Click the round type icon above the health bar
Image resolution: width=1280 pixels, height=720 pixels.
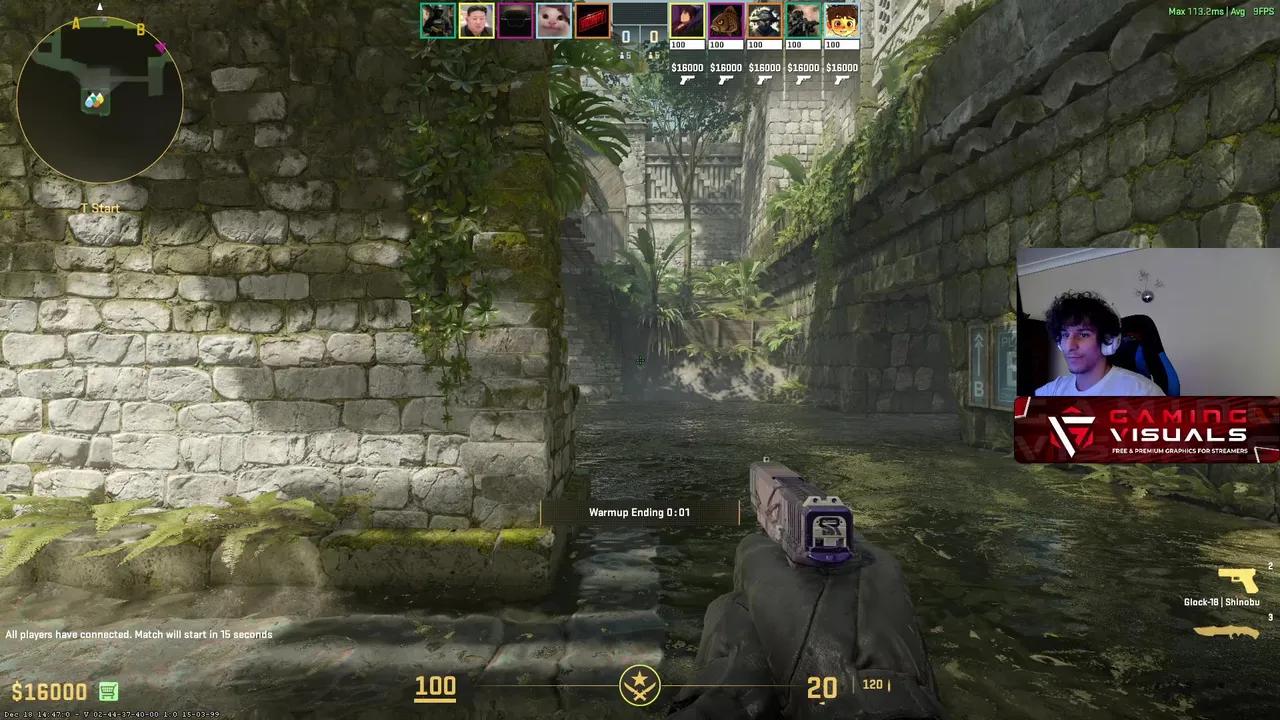coord(640,688)
